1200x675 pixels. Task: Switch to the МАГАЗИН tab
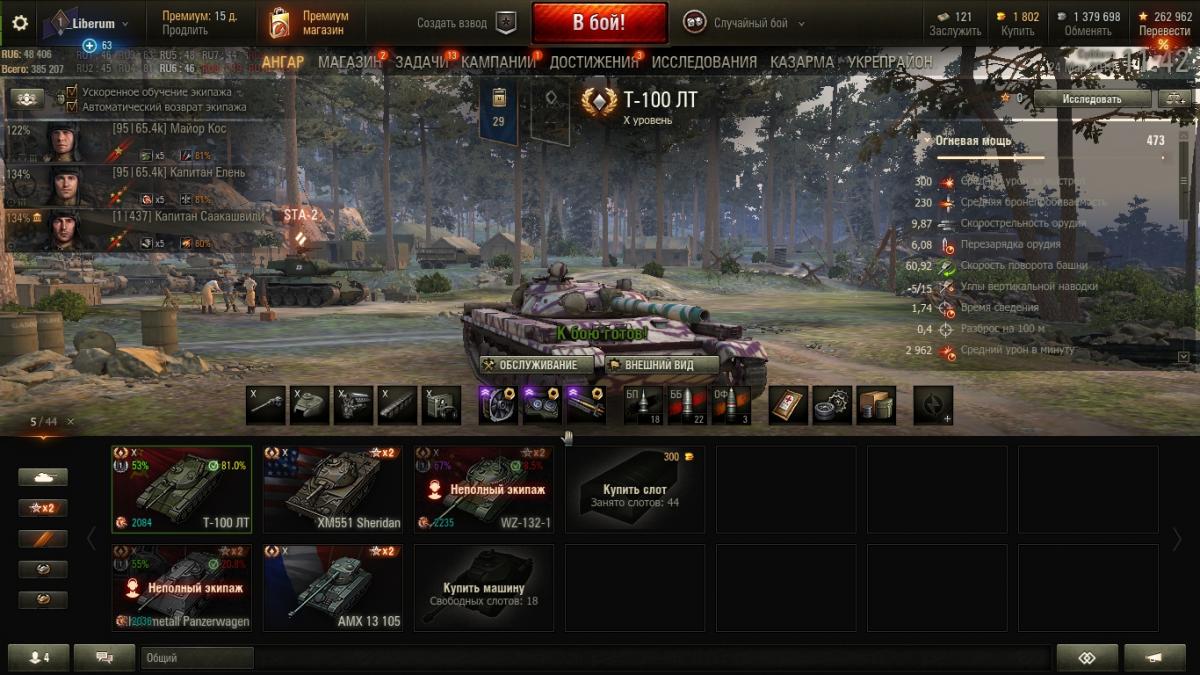[x=350, y=62]
